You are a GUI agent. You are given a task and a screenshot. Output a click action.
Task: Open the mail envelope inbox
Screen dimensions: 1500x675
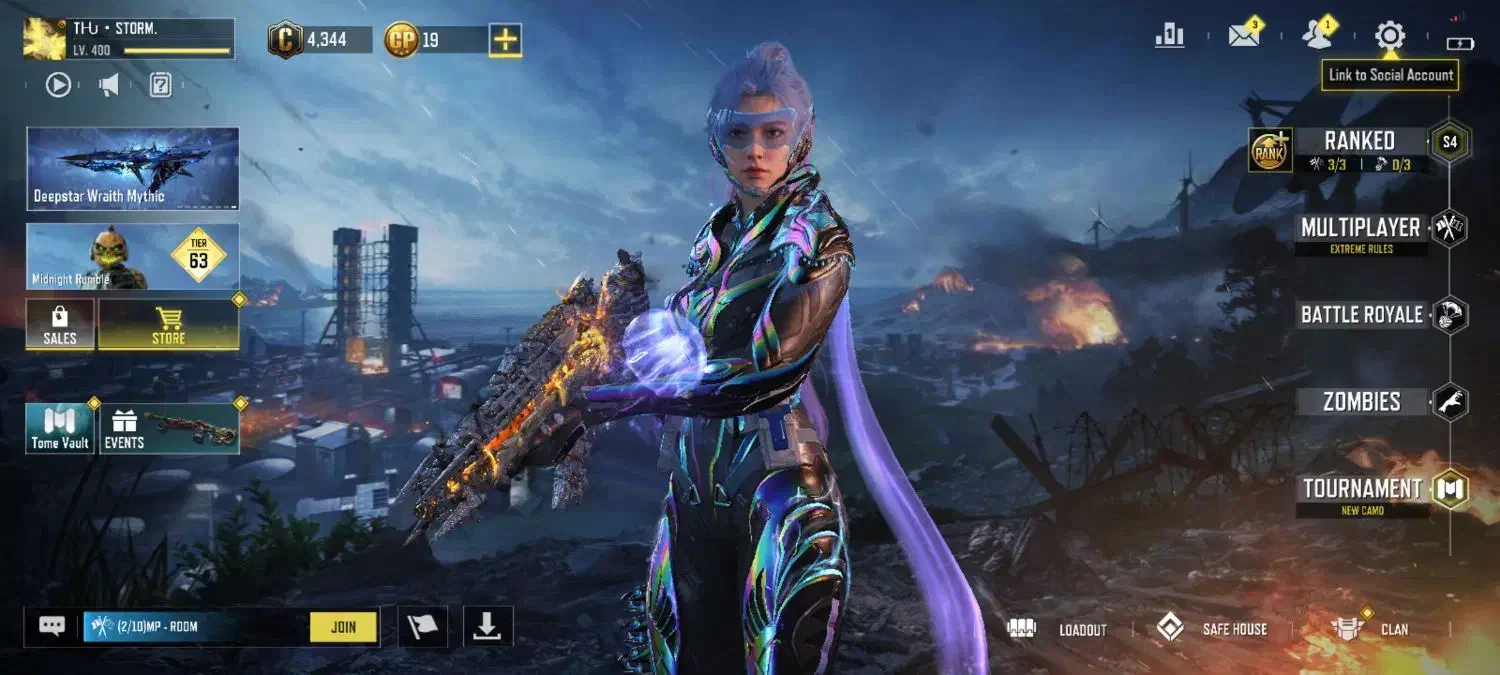(1243, 36)
